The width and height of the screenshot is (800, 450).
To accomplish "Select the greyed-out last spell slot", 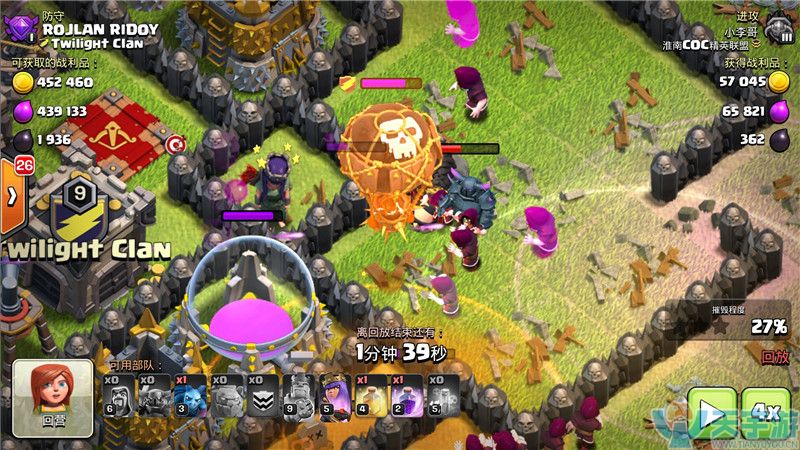I will [x=440, y=396].
